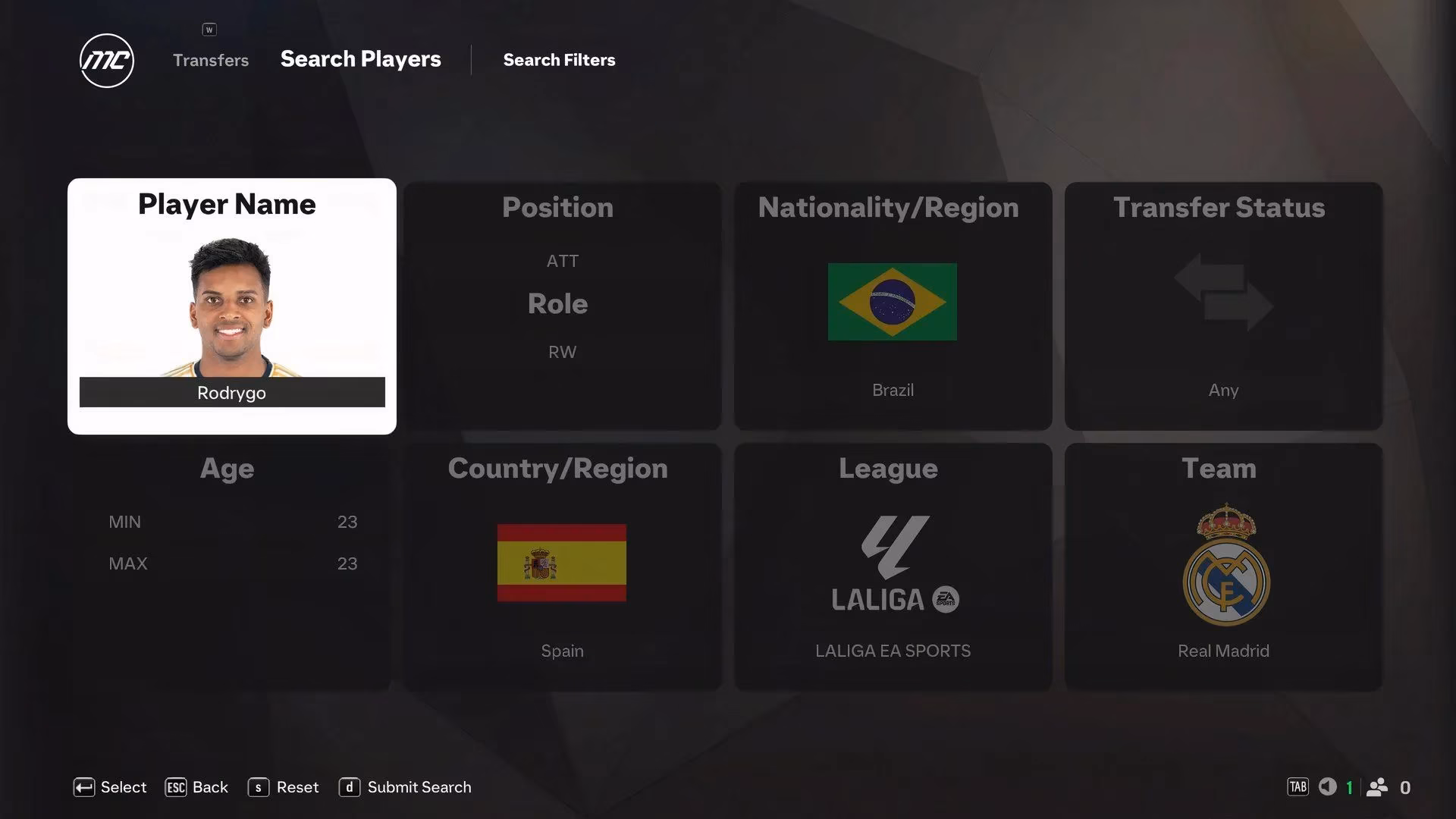Switch to the Transfers menu
This screenshot has width=1456, height=819.
click(210, 60)
